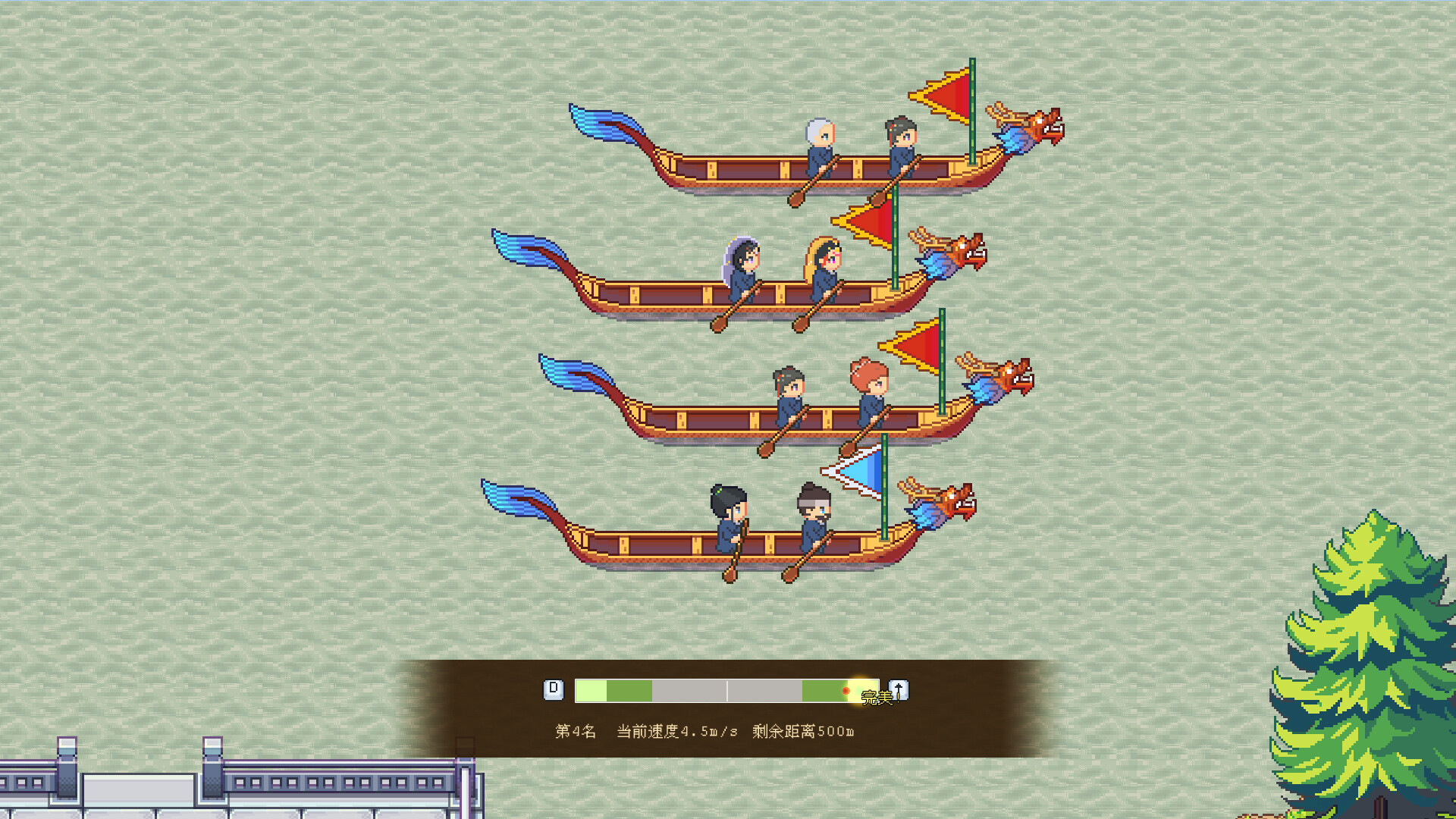The height and width of the screenshot is (819, 1456).
Task: Click the 剩余距离500m distance text
Action: [x=802, y=733]
